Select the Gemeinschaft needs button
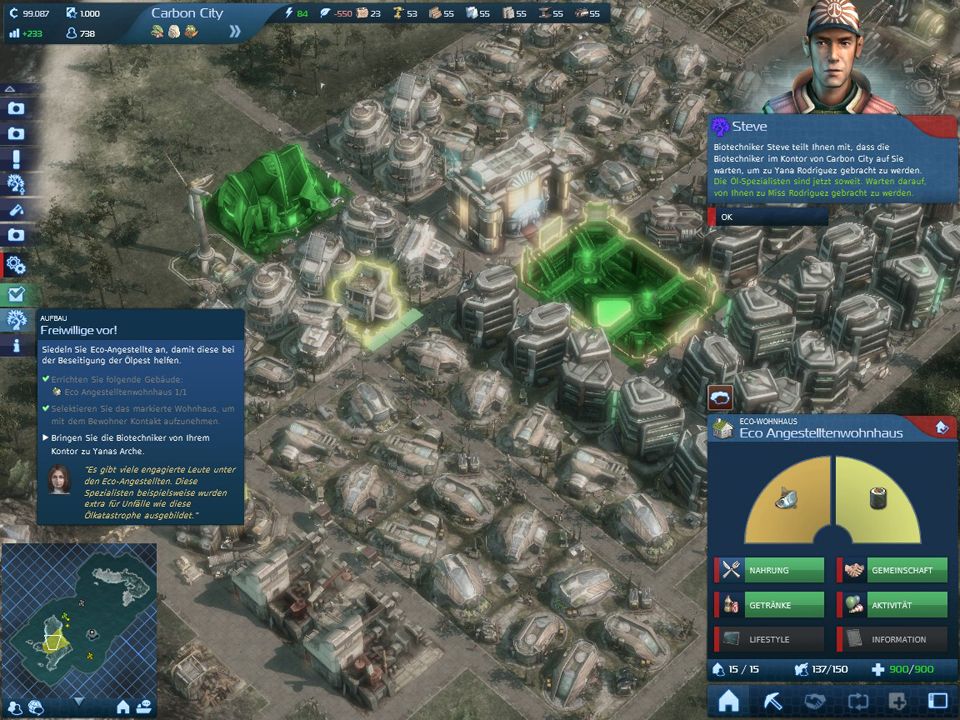Viewport: 960px width, 720px height. coord(892,570)
